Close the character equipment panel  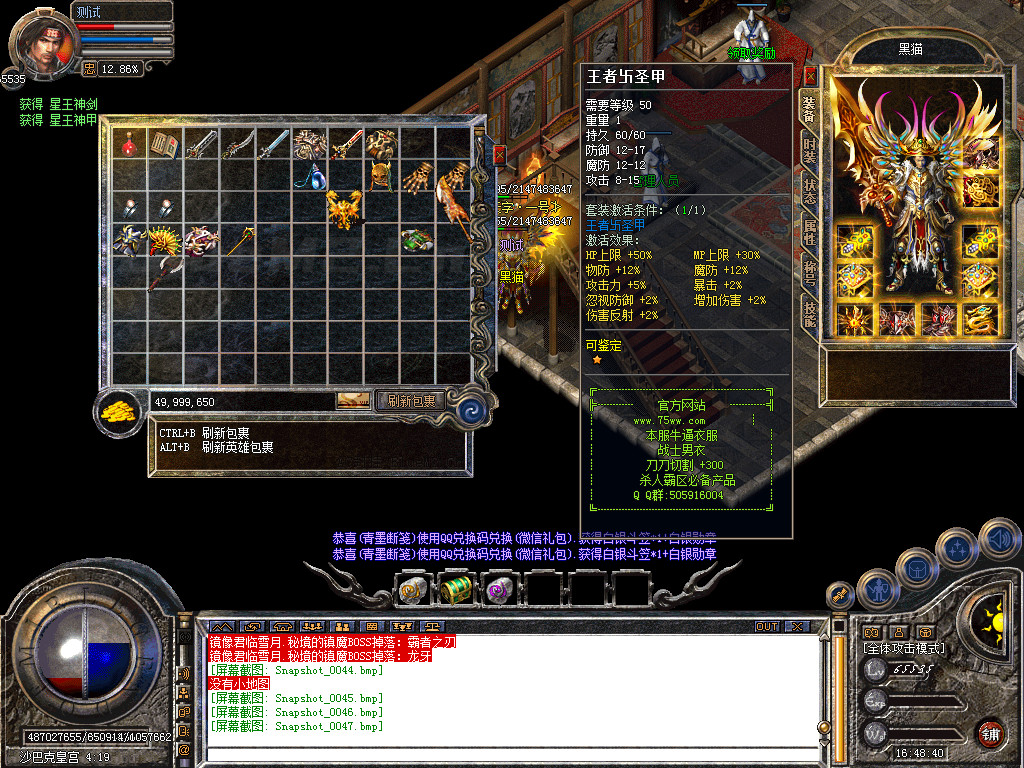pos(810,75)
